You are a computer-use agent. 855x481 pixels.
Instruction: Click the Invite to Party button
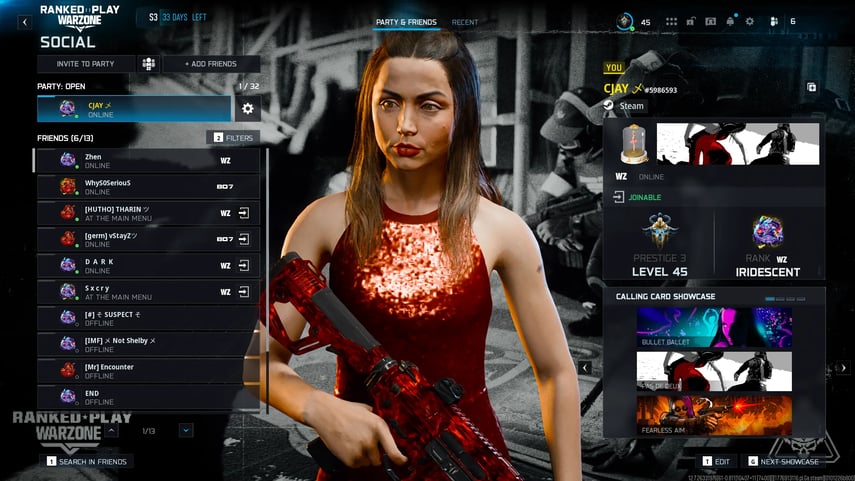point(85,64)
